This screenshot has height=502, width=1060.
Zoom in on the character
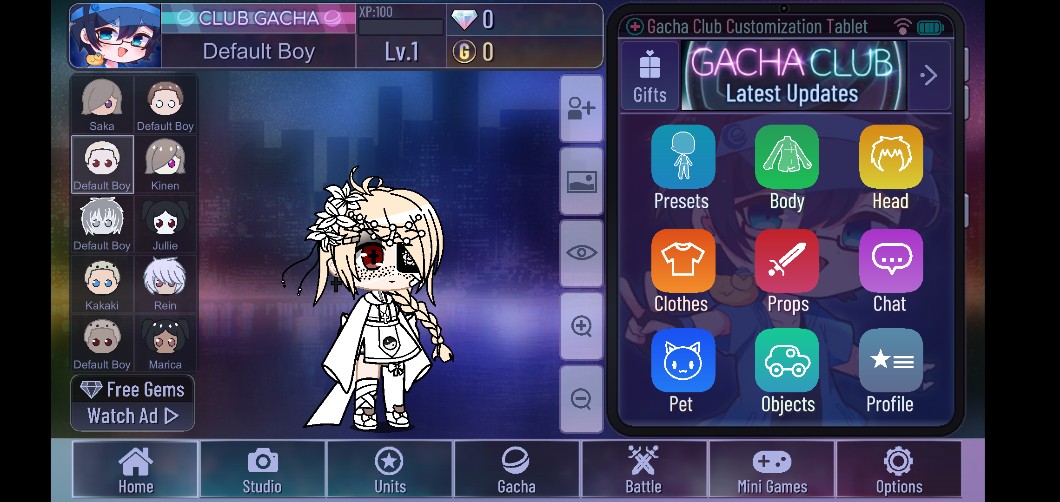tap(581, 326)
